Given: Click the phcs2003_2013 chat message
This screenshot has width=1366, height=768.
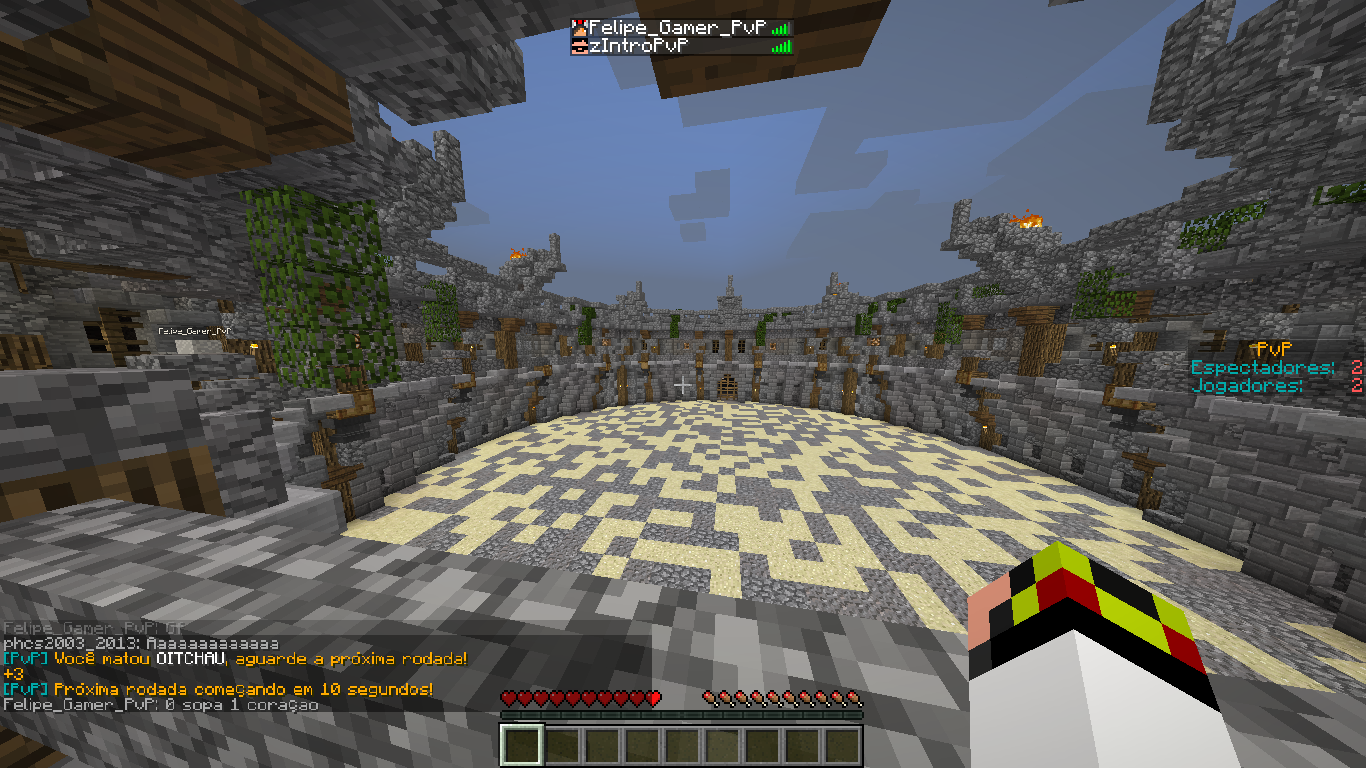Looking at the screenshot, I should [141, 644].
